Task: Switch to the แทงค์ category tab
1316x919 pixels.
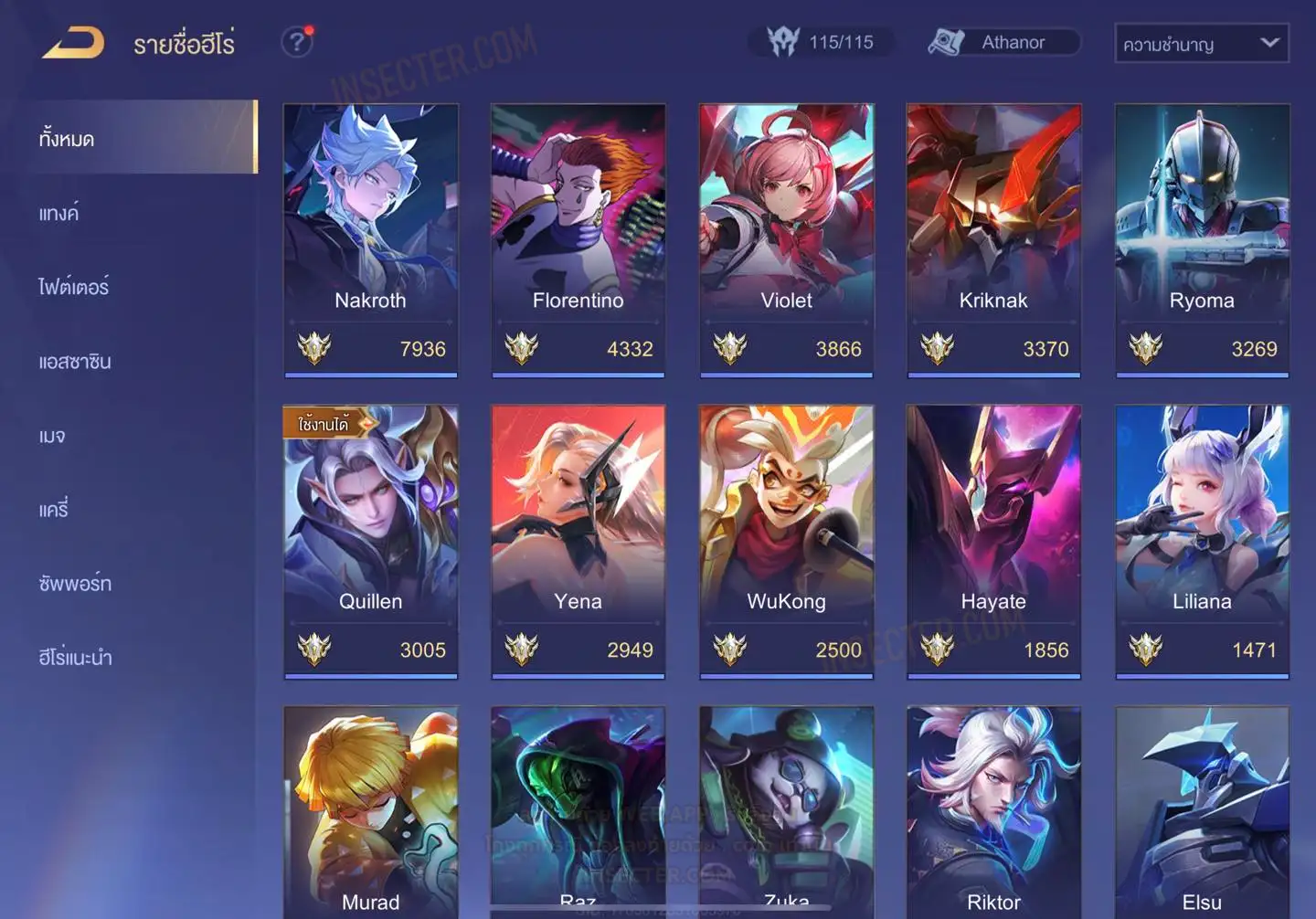Action: coord(59,214)
